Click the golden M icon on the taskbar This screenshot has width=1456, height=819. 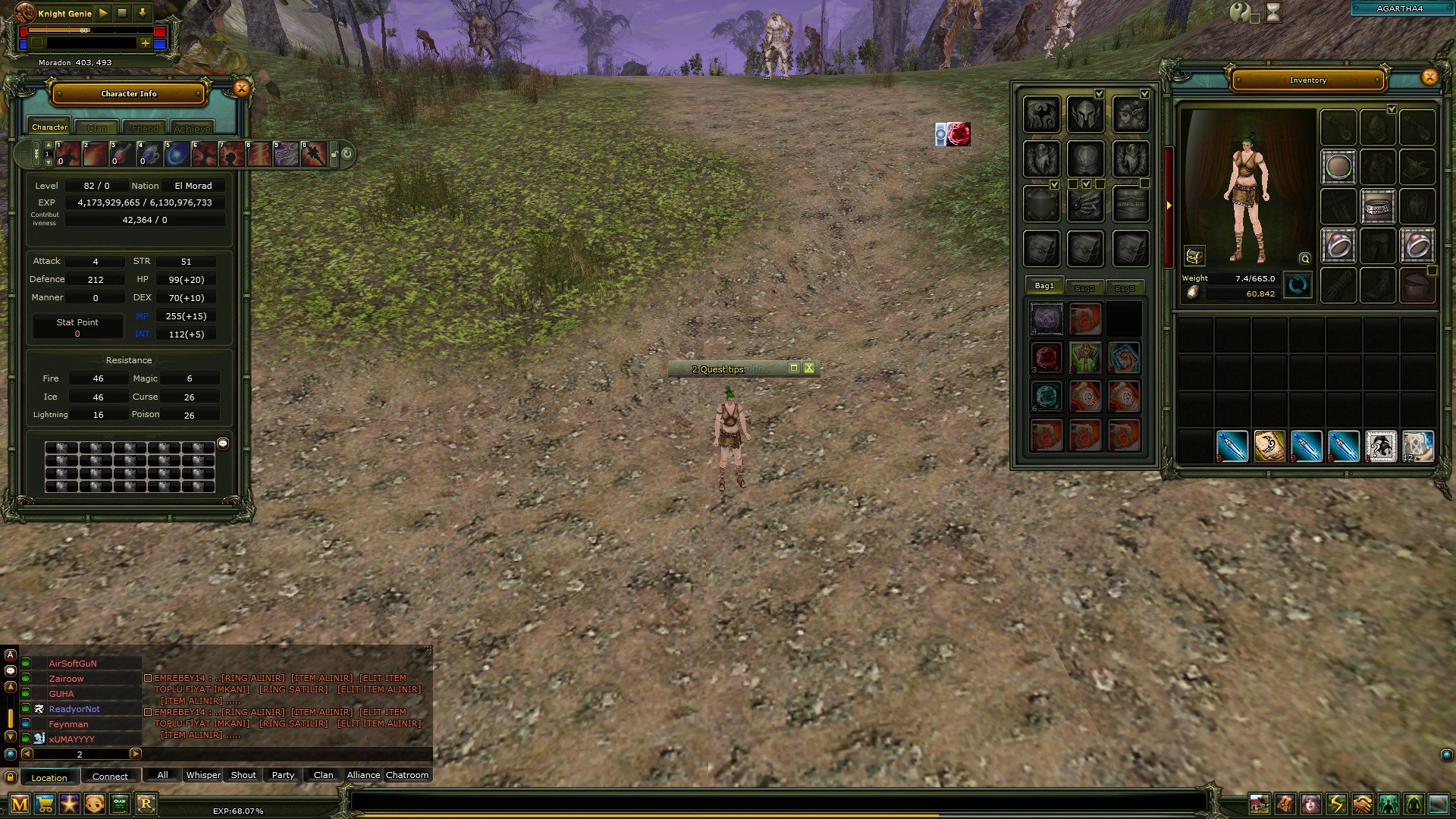pos(20,805)
